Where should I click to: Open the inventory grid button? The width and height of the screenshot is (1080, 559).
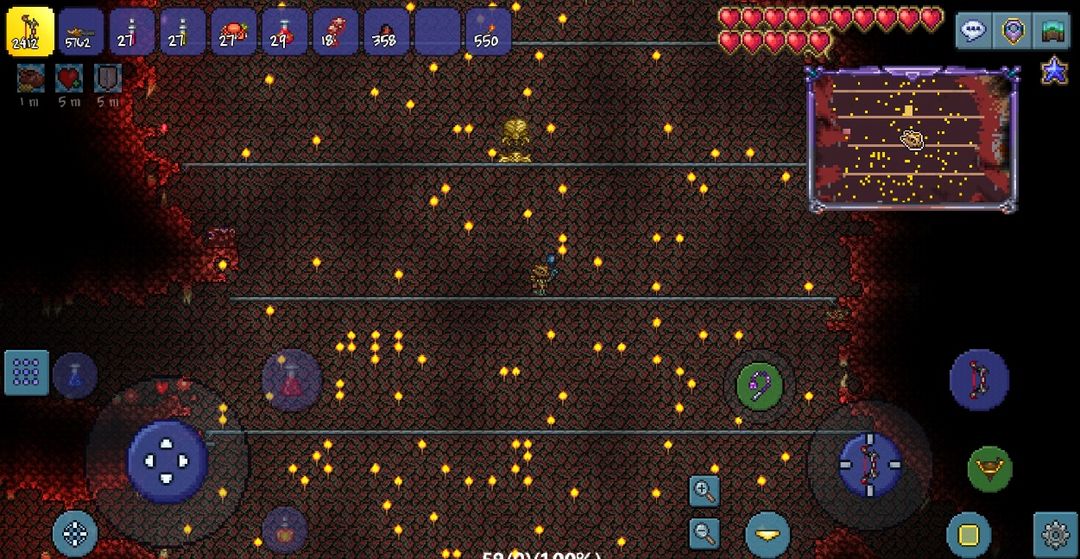coord(26,372)
